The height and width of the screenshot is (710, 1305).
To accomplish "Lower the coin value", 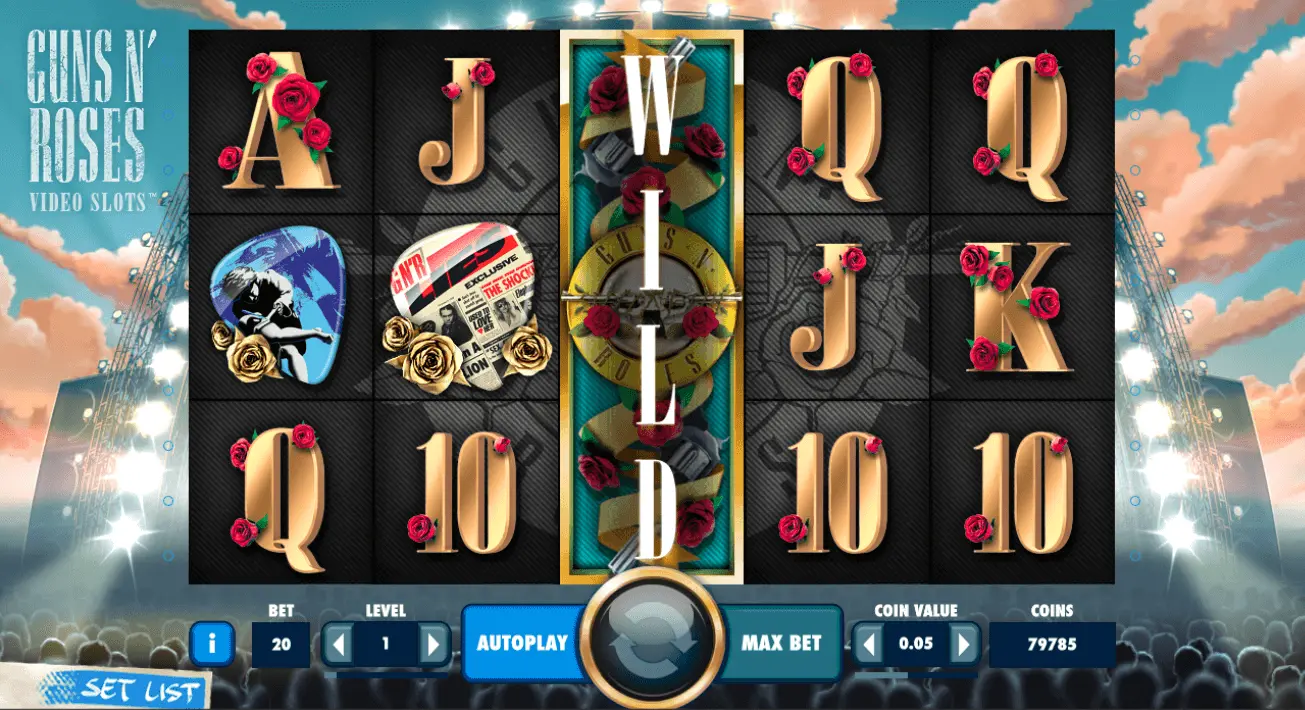I will [x=869, y=644].
